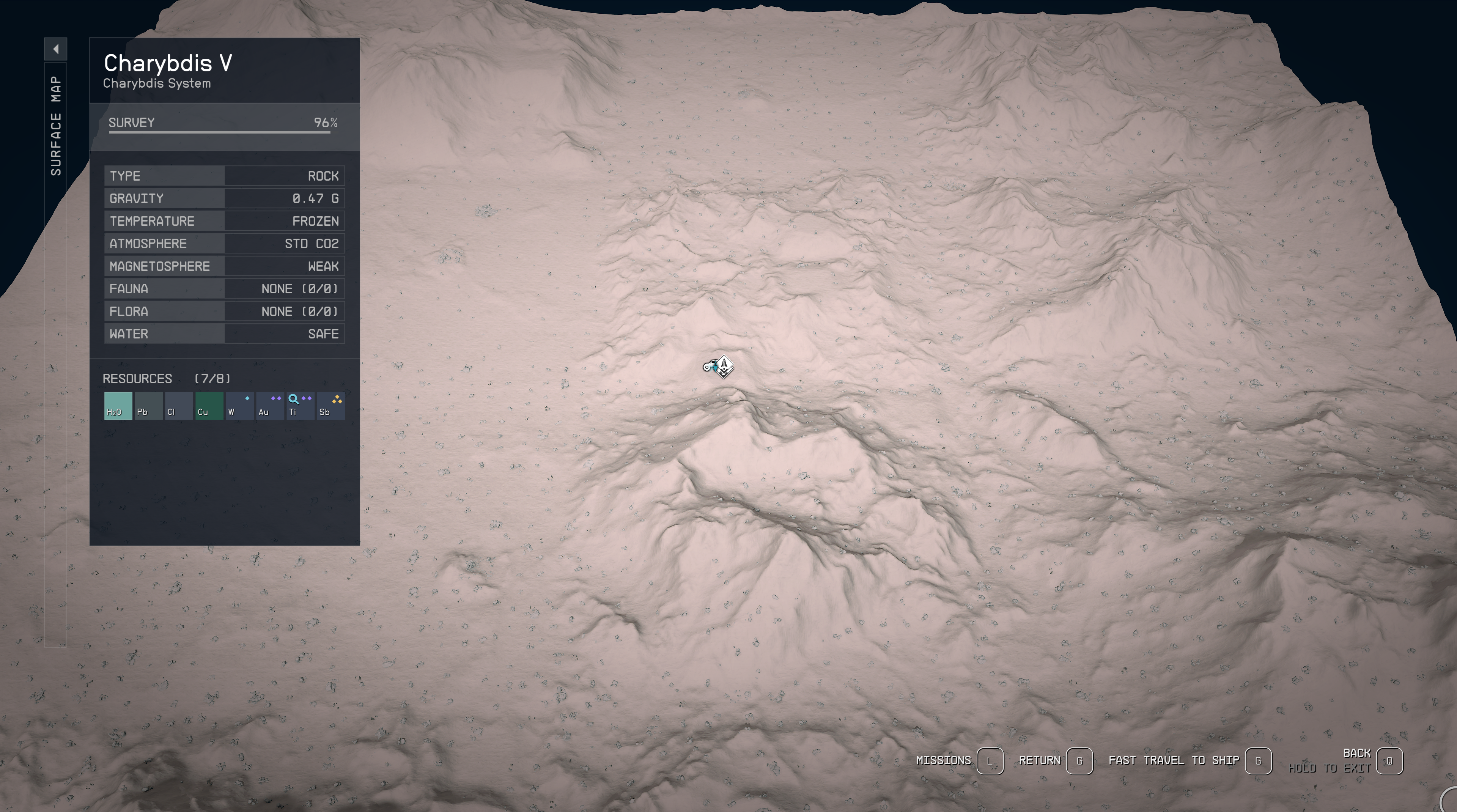Select the Sb antimony resource tile
1457x812 pixels.
tap(330, 406)
